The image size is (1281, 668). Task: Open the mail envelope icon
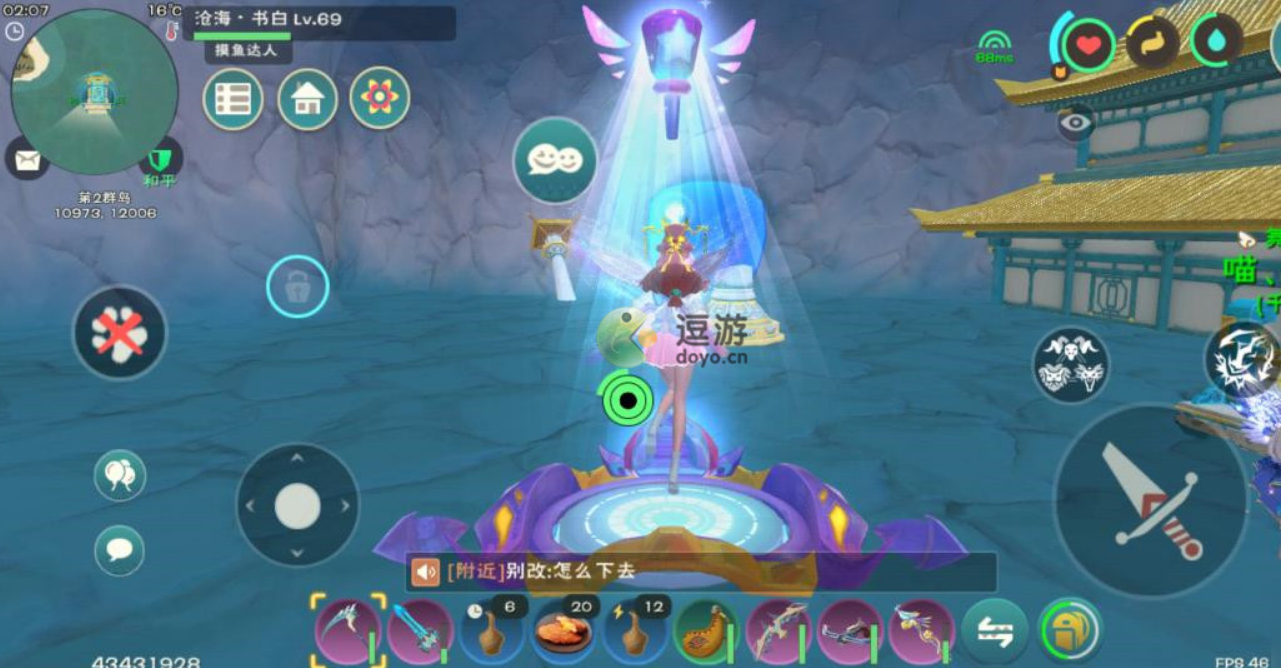click(x=26, y=157)
